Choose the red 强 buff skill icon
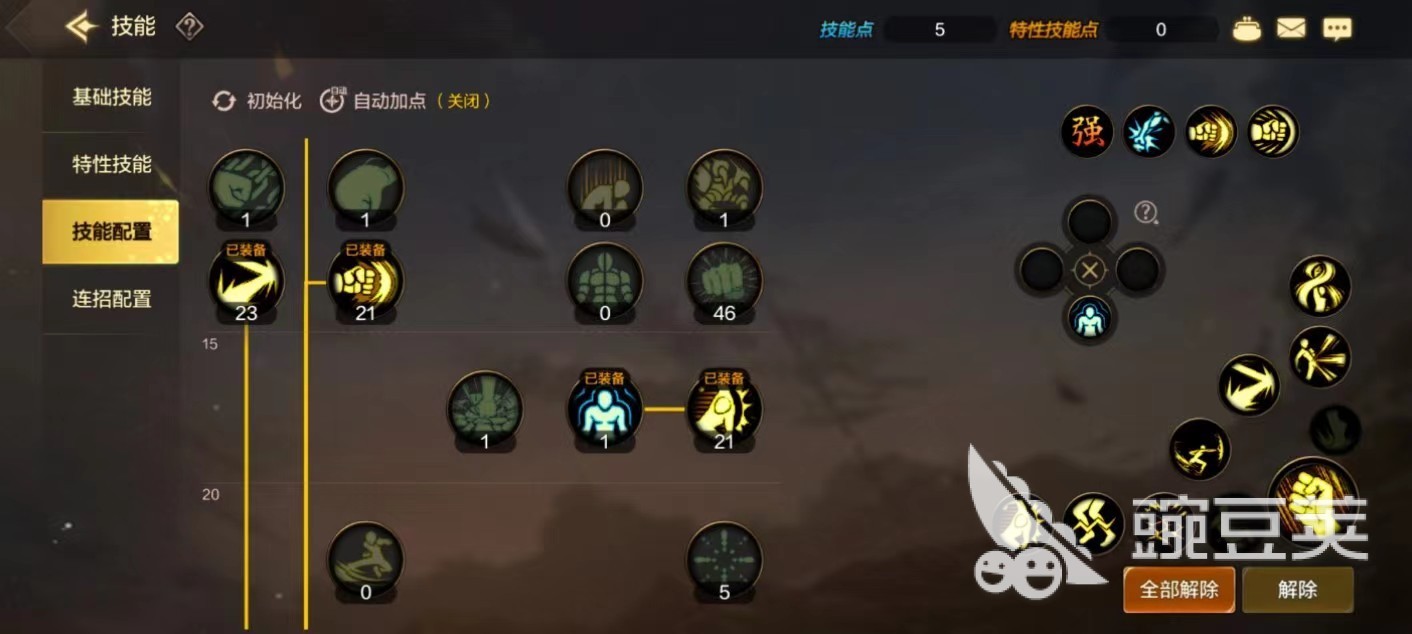 click(x=1087, y=132)
